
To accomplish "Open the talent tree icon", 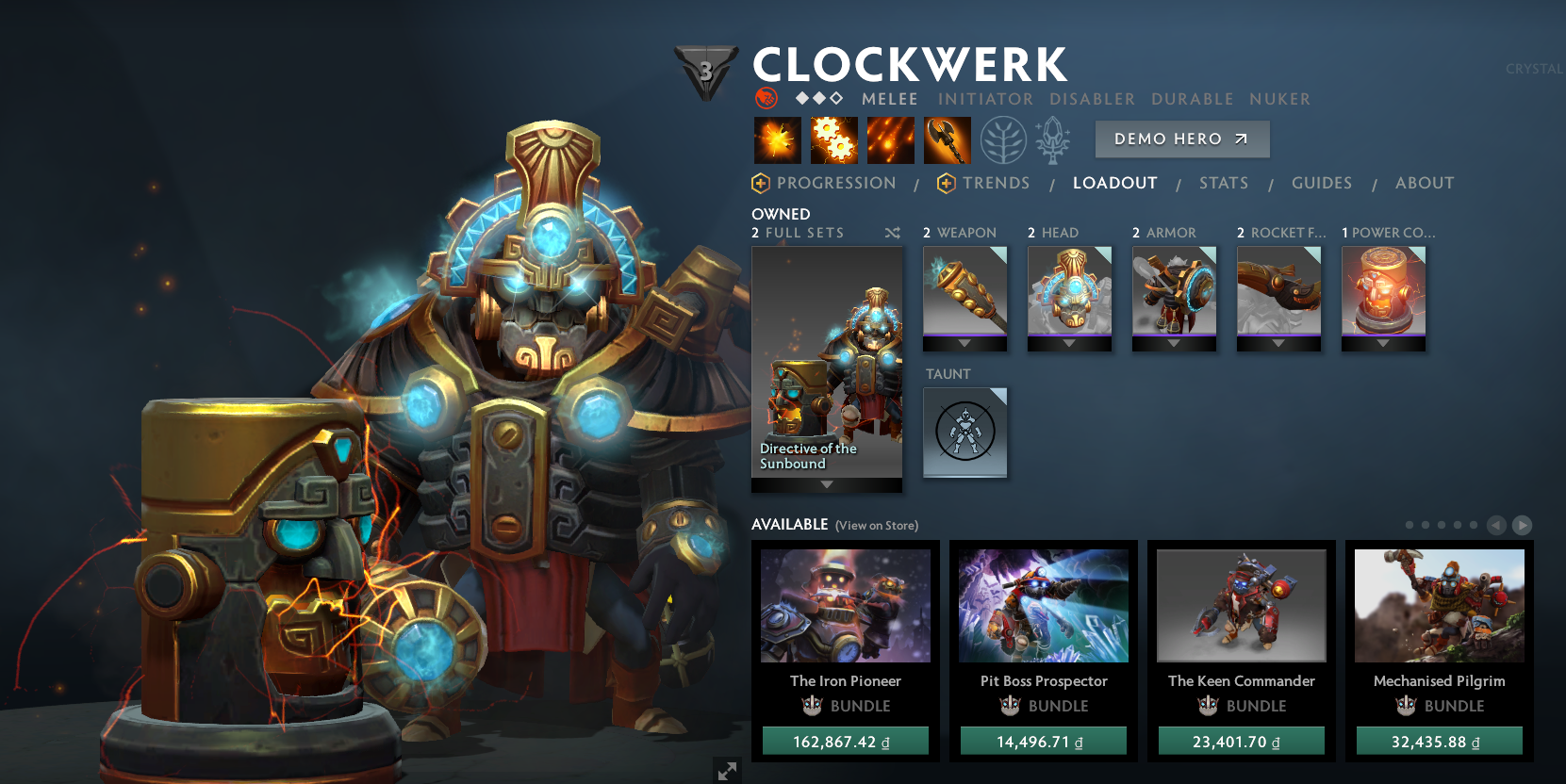I will coord(1002,139).
